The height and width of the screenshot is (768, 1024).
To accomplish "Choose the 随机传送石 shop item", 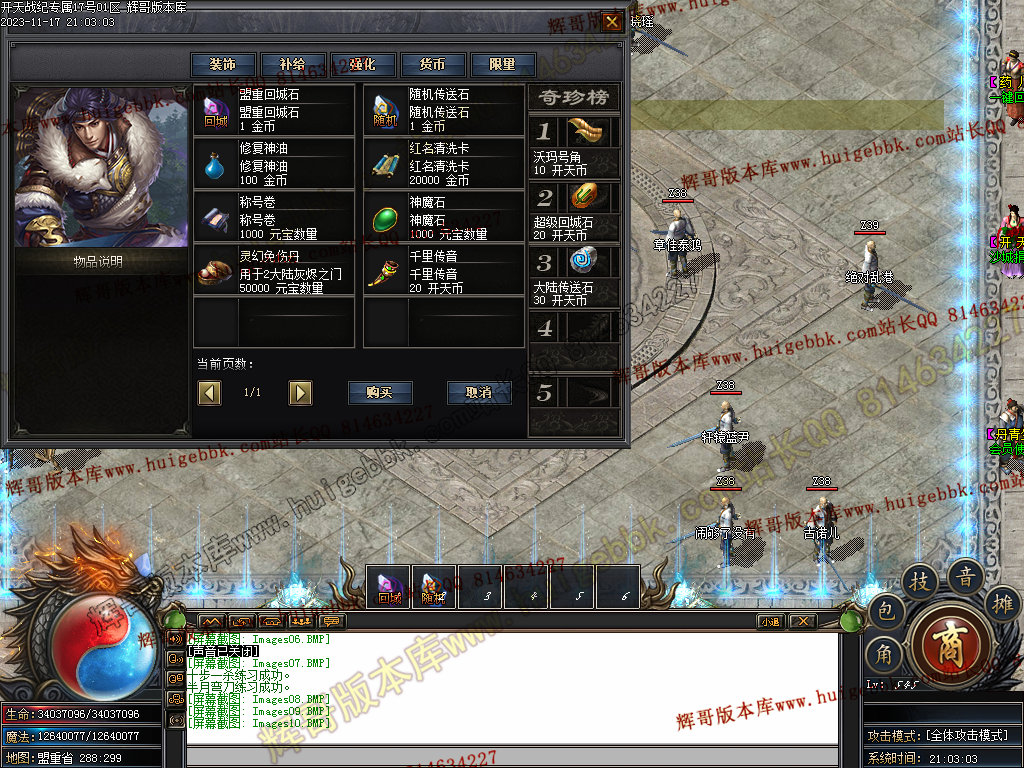I will coord(444,110).
